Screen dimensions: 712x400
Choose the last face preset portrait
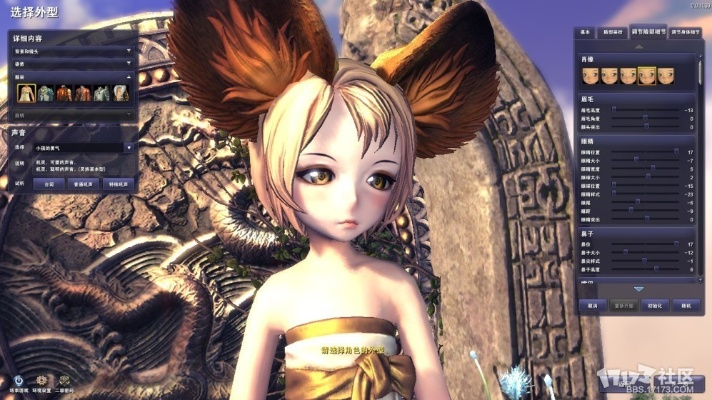click(x=666, y=74)
